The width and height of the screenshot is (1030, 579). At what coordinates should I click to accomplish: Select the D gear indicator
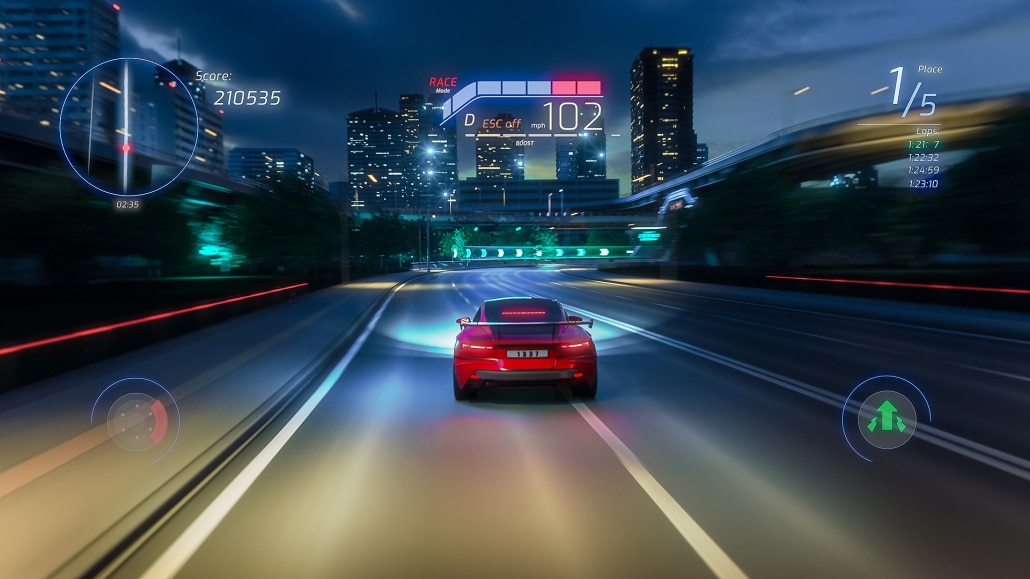(x=469, y=121)
